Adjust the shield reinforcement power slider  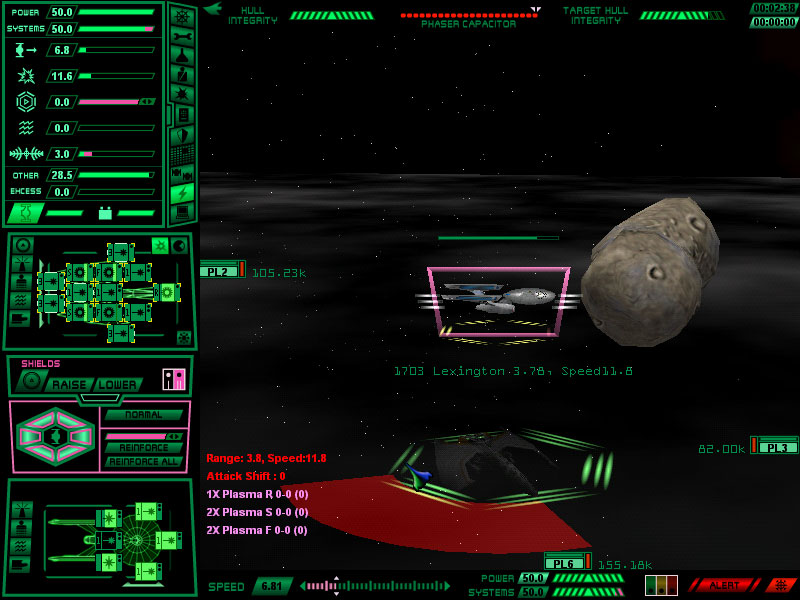(x=143, y=436)
